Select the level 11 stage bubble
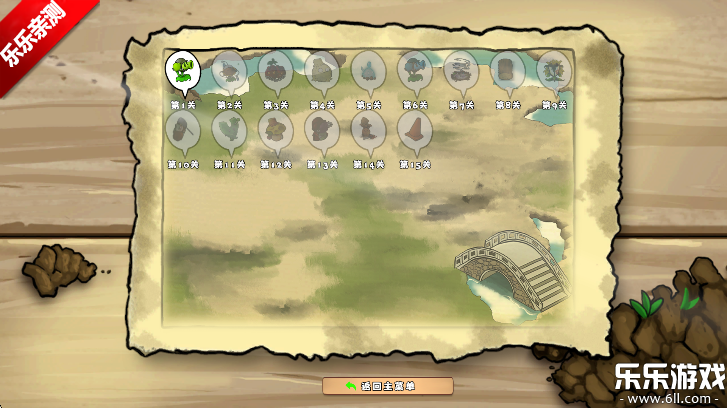 [229, 130]
